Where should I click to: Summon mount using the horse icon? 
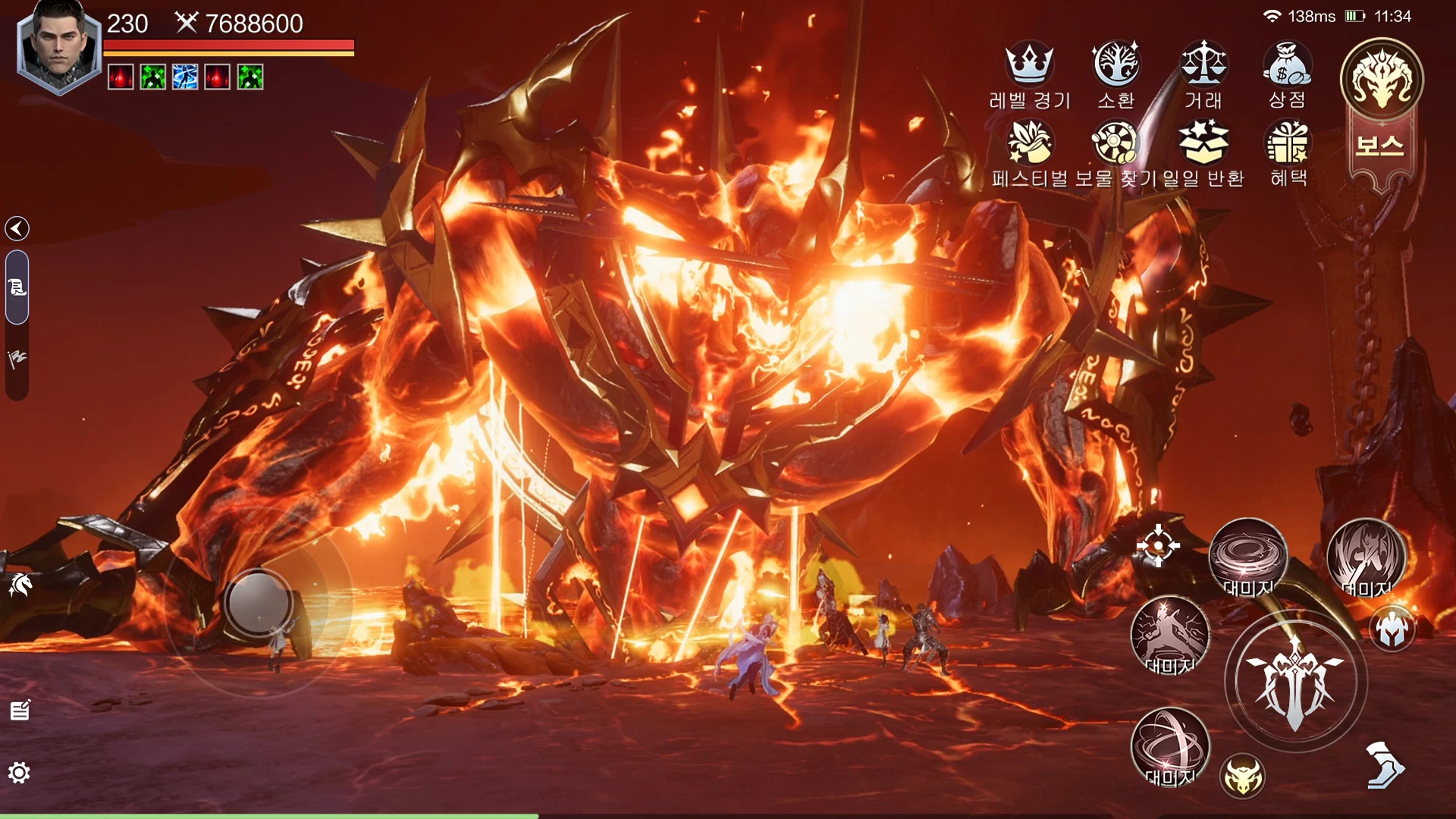(20, 584)
